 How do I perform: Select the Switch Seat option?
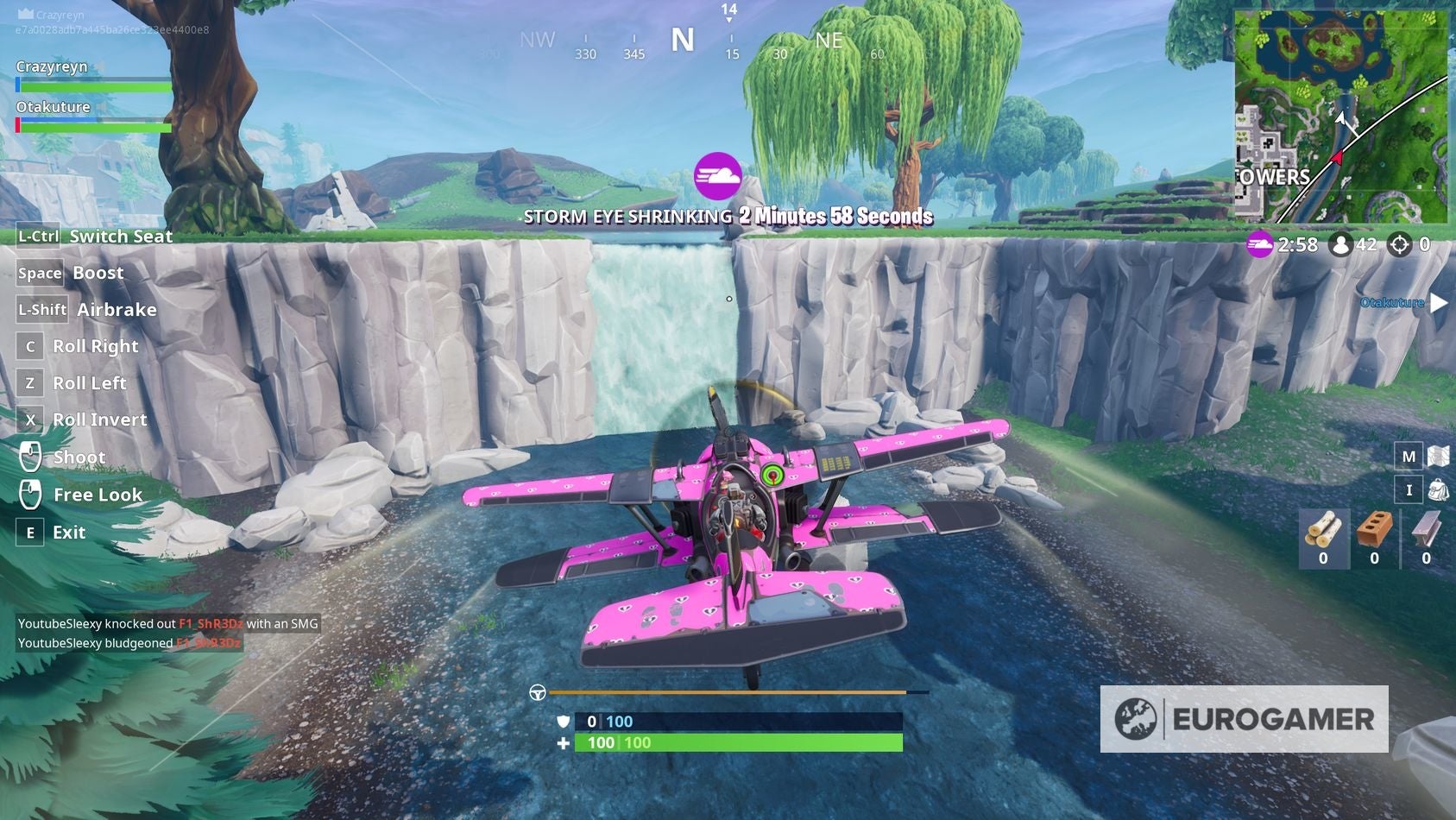pos(121,236)
